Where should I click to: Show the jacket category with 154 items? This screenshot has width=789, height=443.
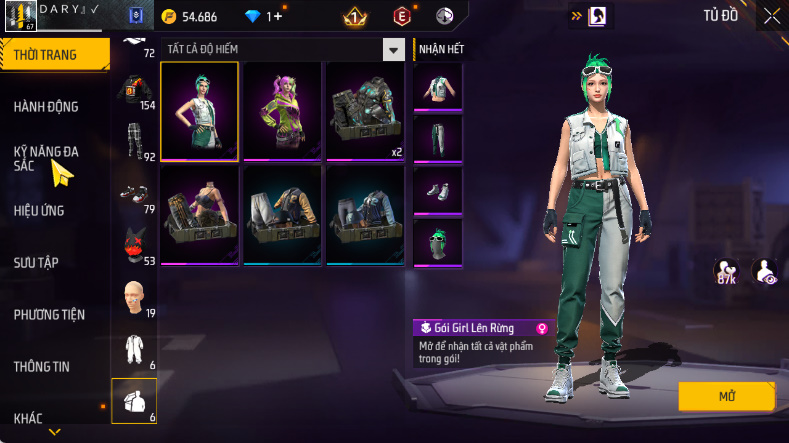pos(134,92)
